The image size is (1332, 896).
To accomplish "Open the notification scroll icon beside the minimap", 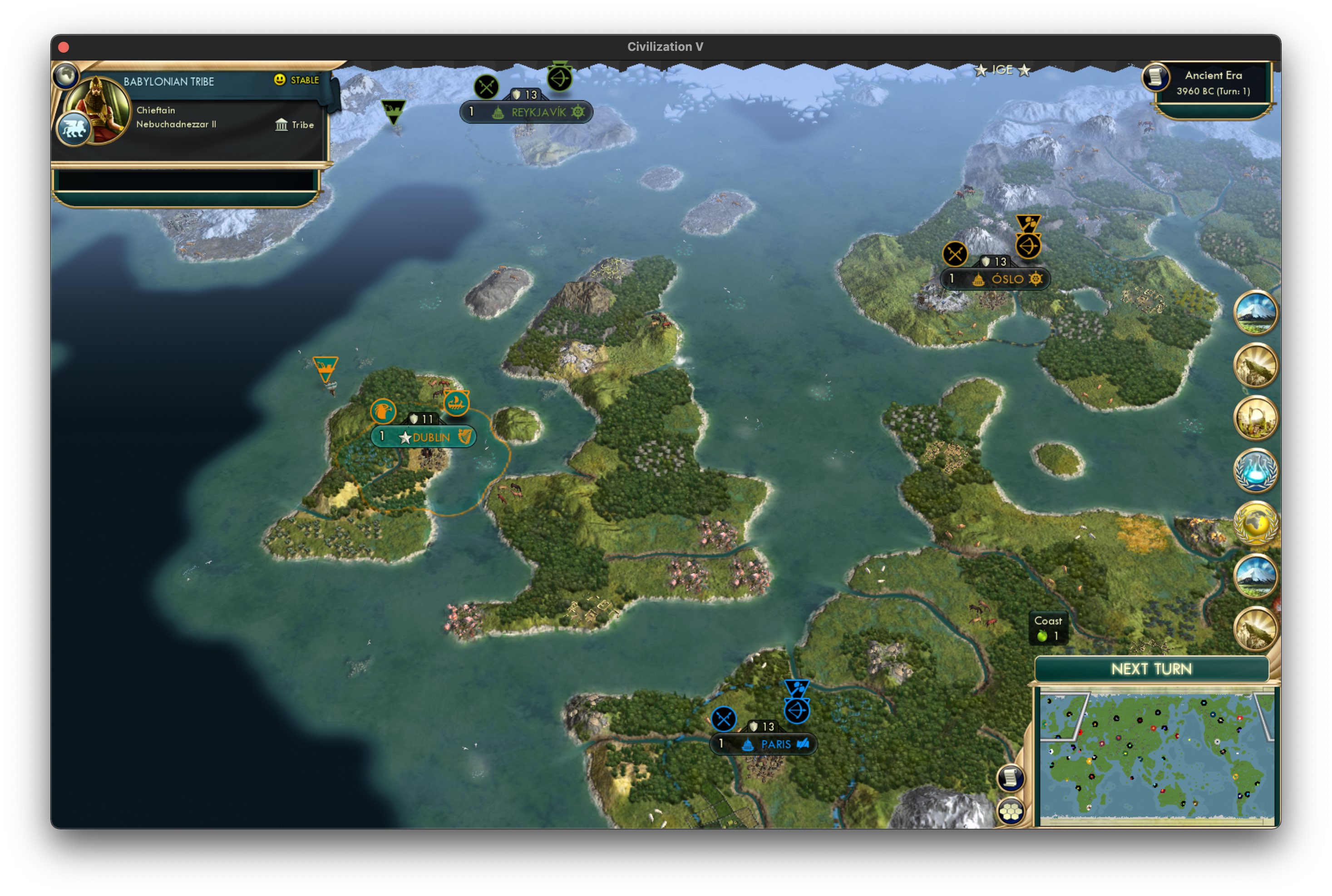I will coord(1011,778).
